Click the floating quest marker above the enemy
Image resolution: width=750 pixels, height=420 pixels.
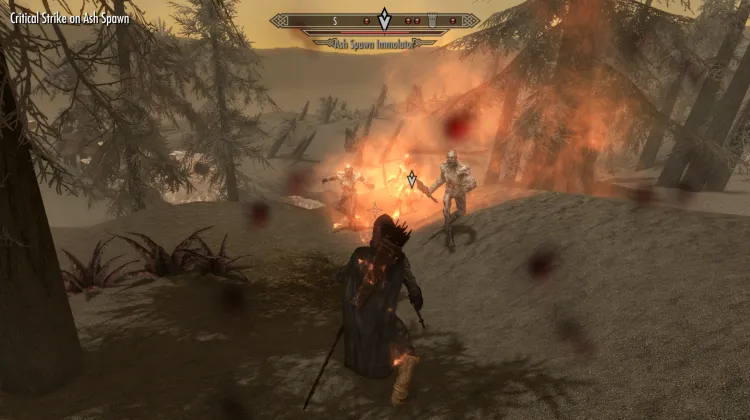click(411, 179)
